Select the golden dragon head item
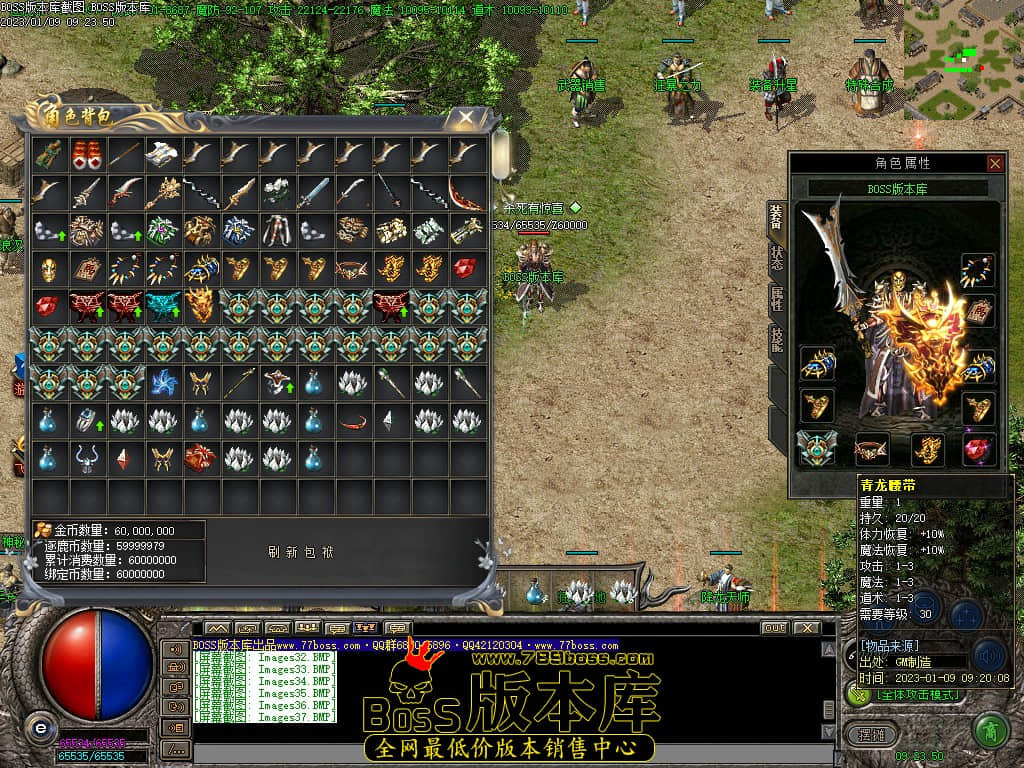This screenshot has height=768, width=1024. point(200,306)
